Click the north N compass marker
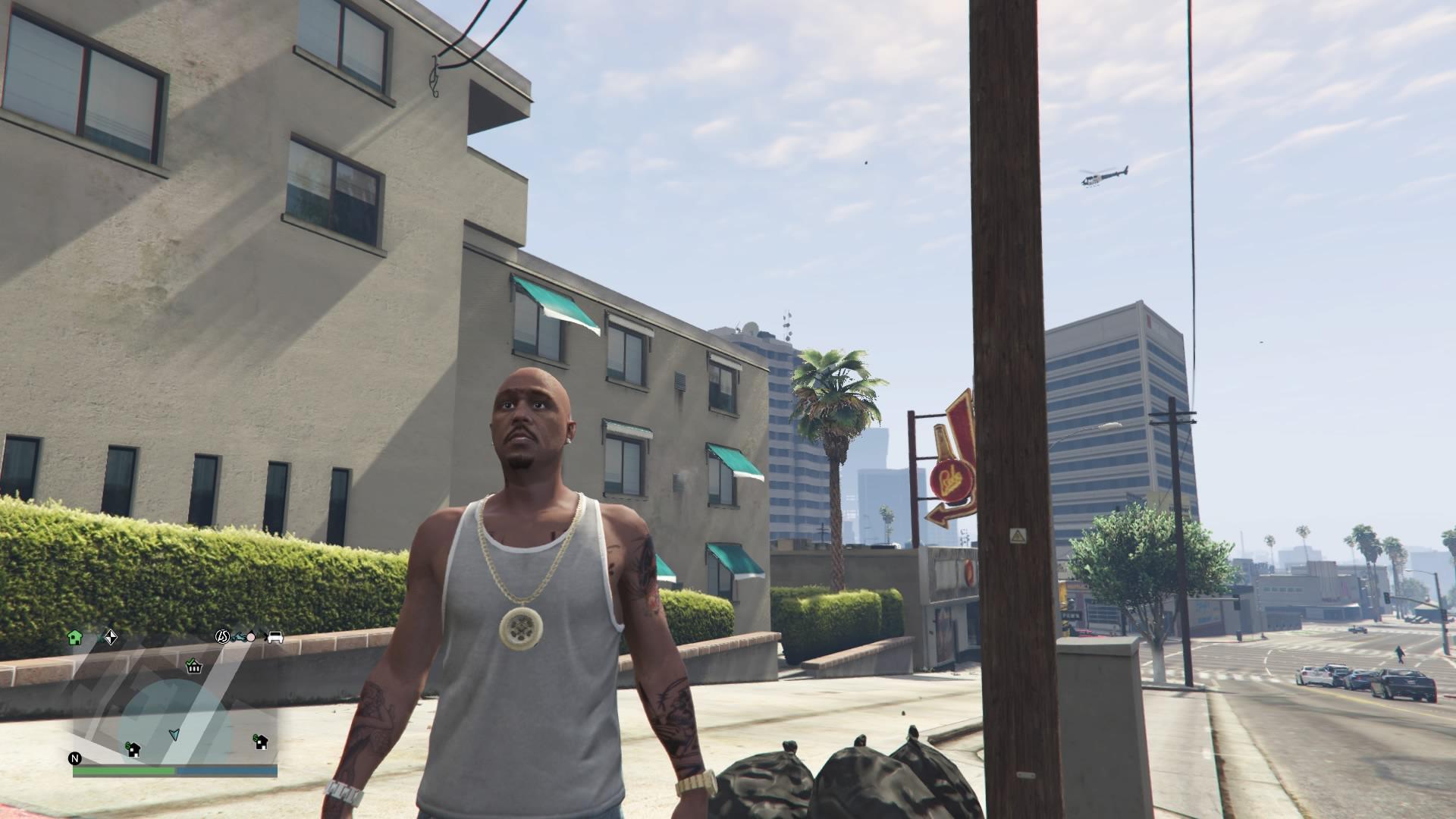Screen dimensions: 1456x819 click(74, 758)
